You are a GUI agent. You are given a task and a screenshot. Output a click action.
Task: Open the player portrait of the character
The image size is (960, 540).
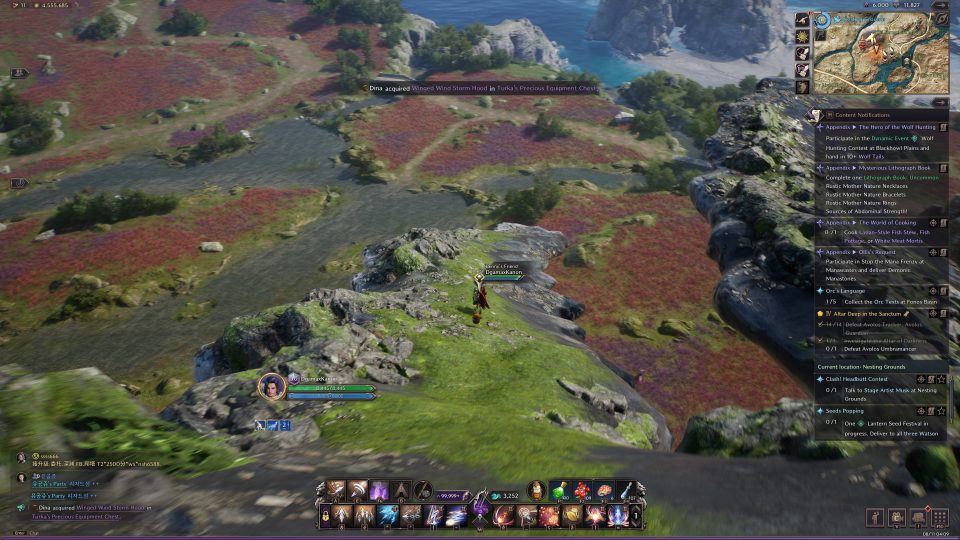tap(272, 386)
